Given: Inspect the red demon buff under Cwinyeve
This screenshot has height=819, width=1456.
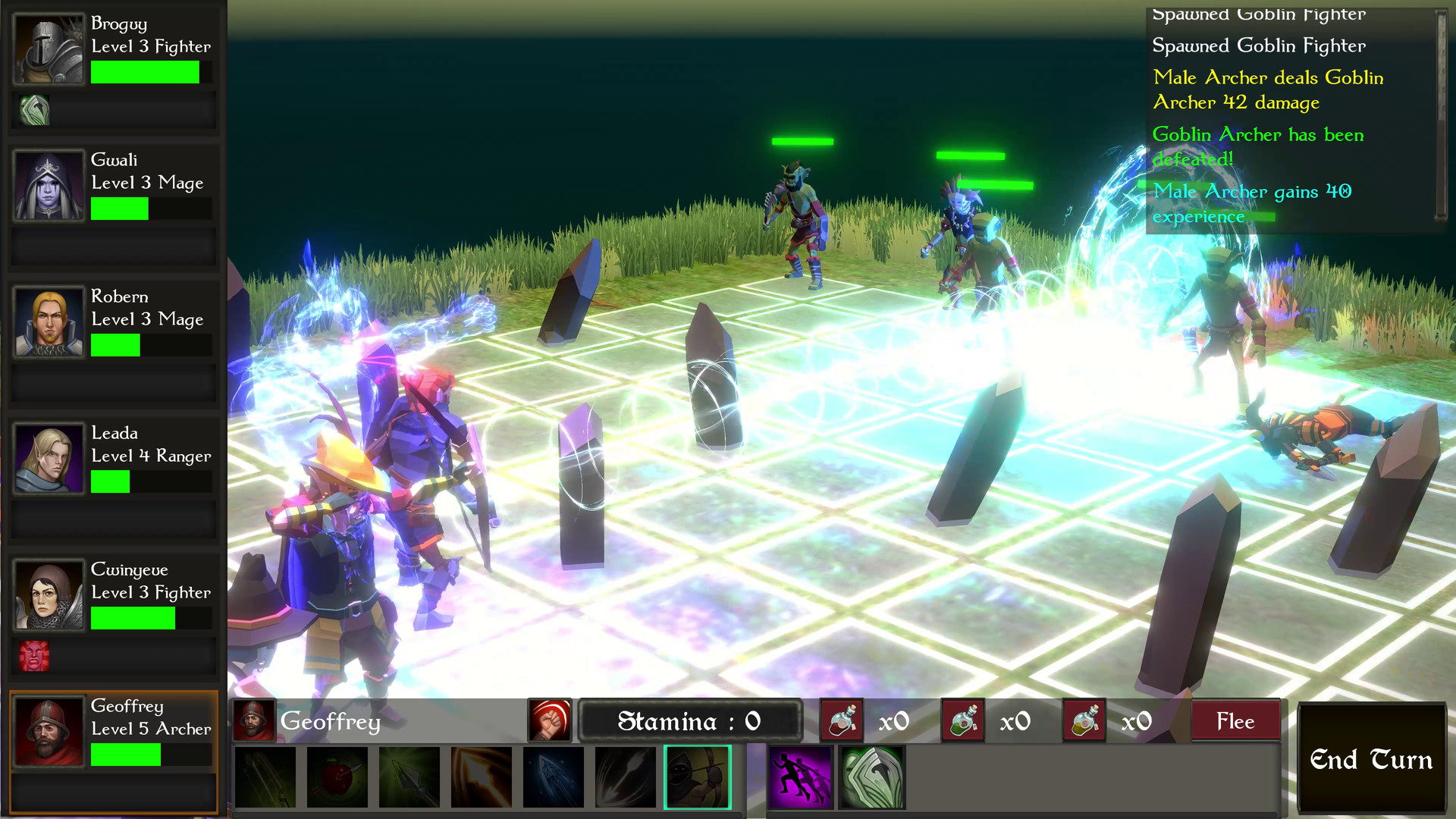Looking at the screenshot, I should (x=34, y=655).
